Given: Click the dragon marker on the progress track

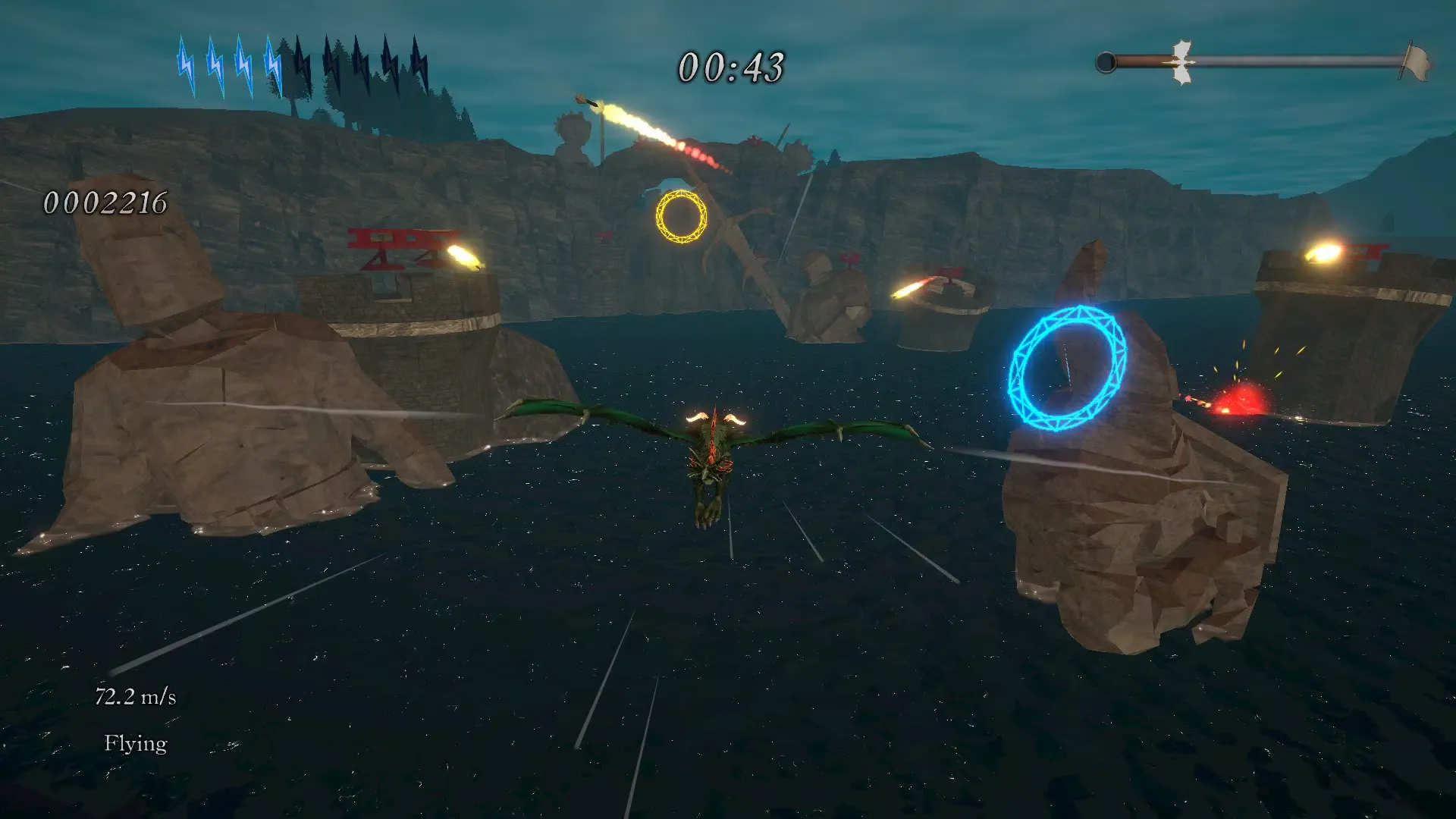Looking at the screenshot, I should coord(1181,62).
